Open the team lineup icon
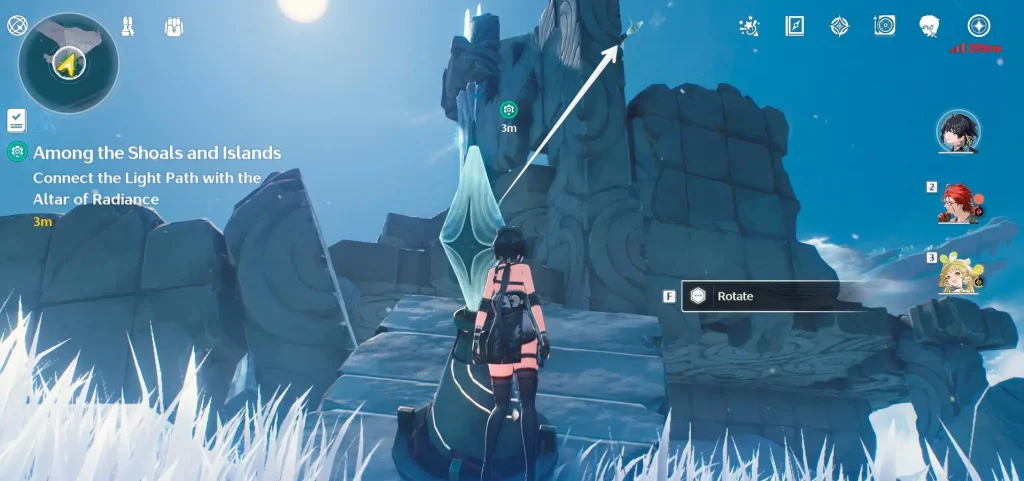Viewport: 1024px width, 481px height. tap(128, 25)
